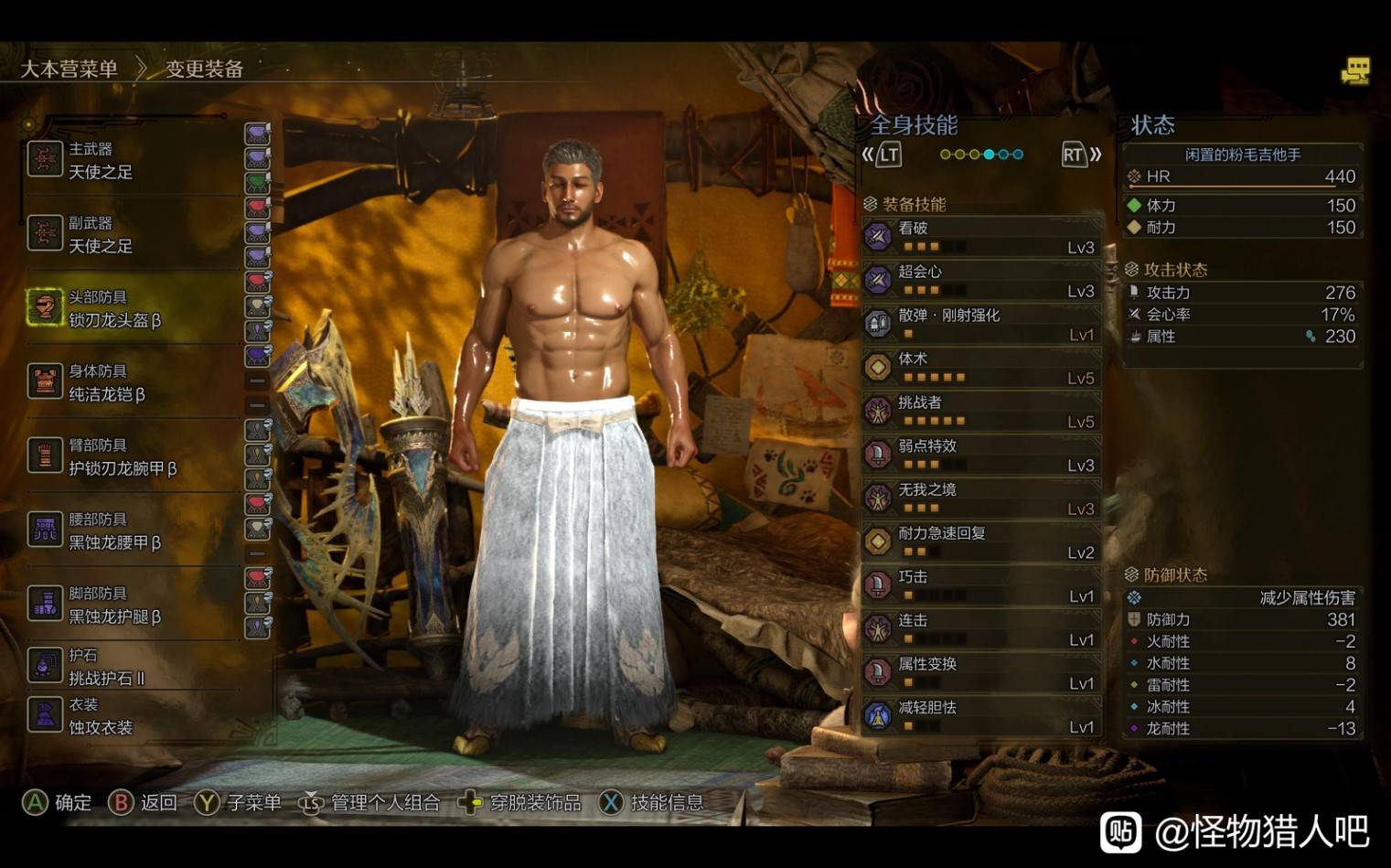Select the 减轻胆怯 skill row
Viewport: 1391px width, 868px height.
(x=980, y=716)
